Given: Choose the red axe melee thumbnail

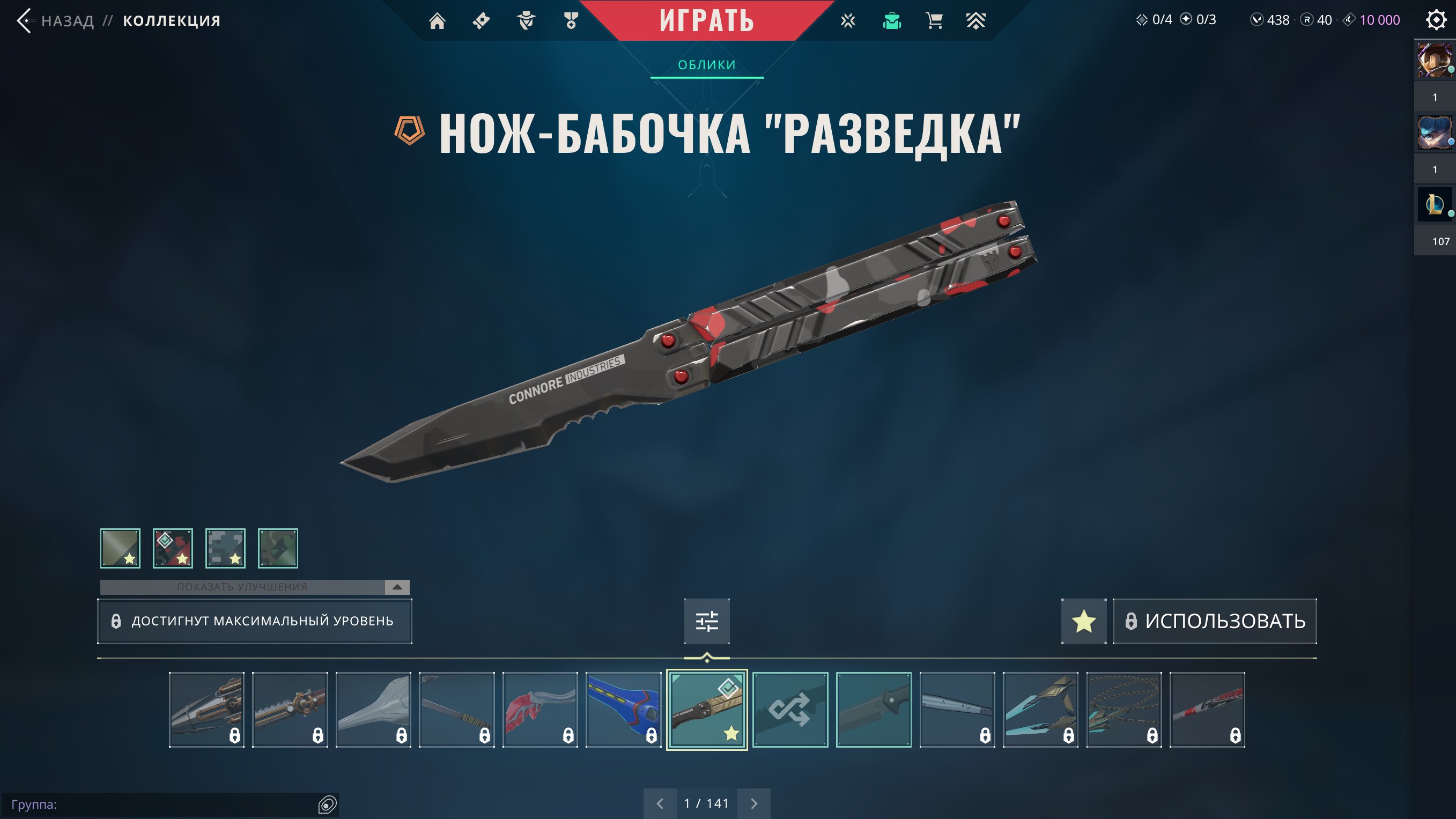Looking at the screenshot, I should 540,710.
